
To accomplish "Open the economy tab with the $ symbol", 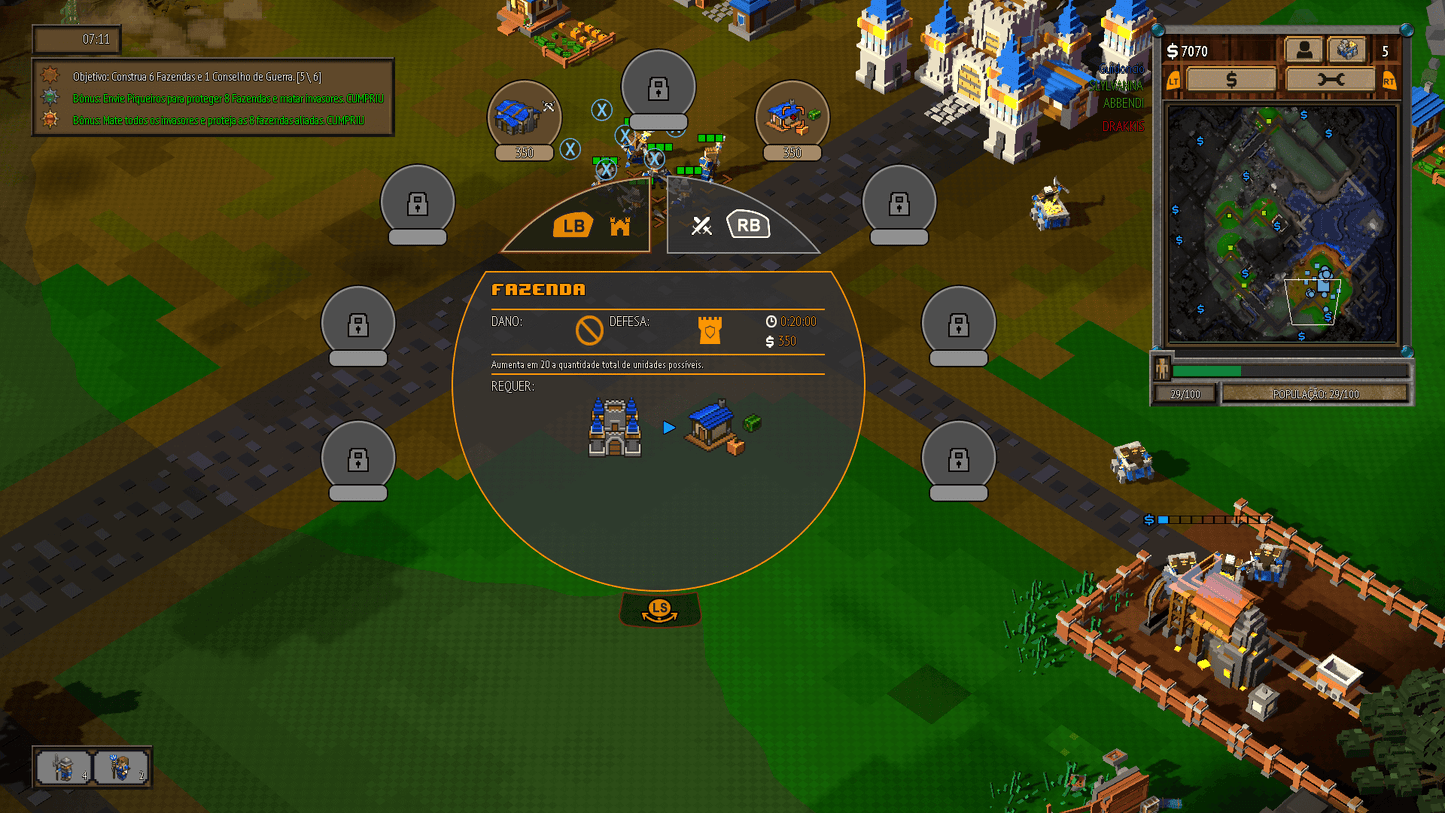I will (x=1232, y=78).
